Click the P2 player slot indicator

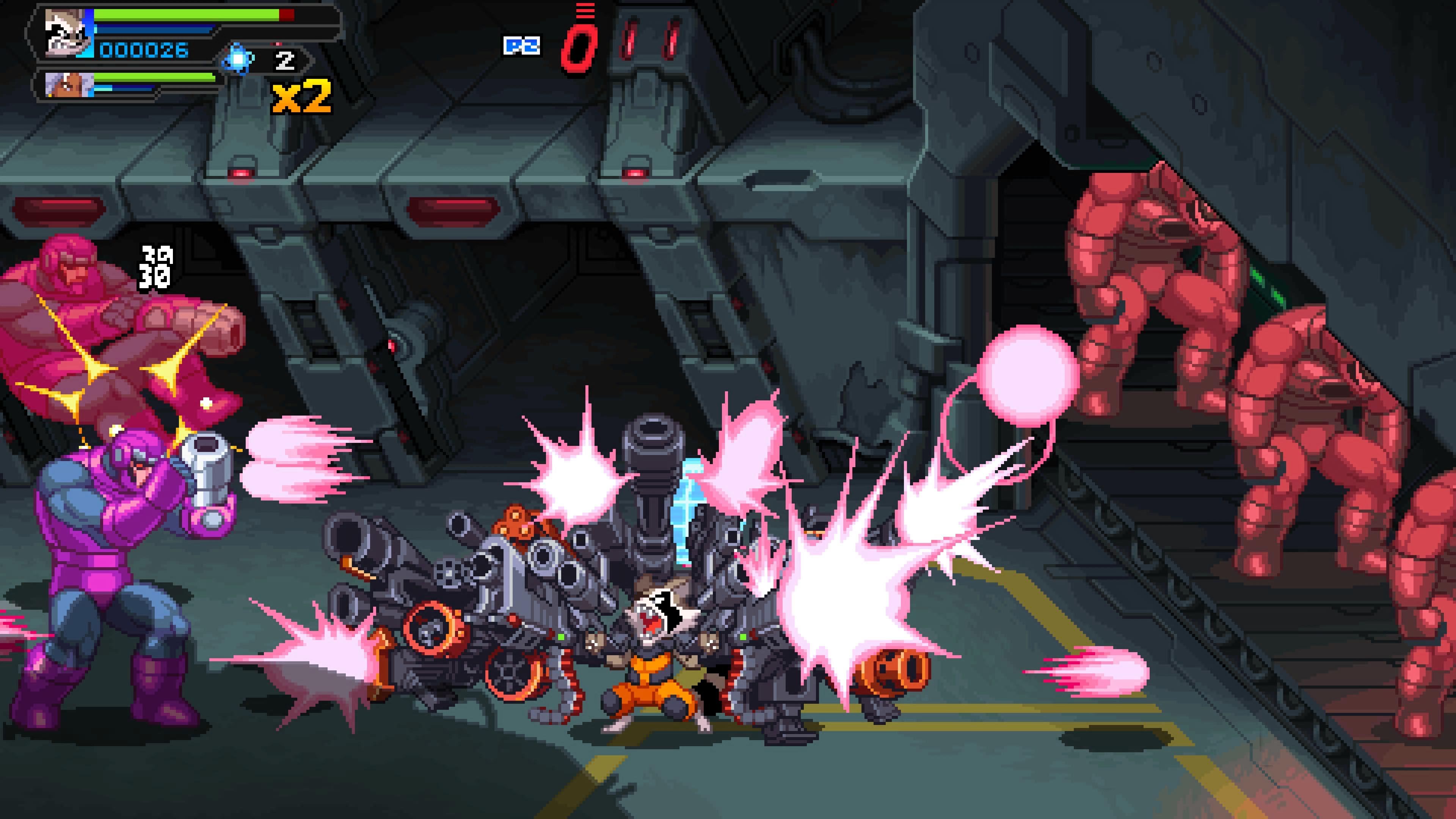tap(521, 46)
